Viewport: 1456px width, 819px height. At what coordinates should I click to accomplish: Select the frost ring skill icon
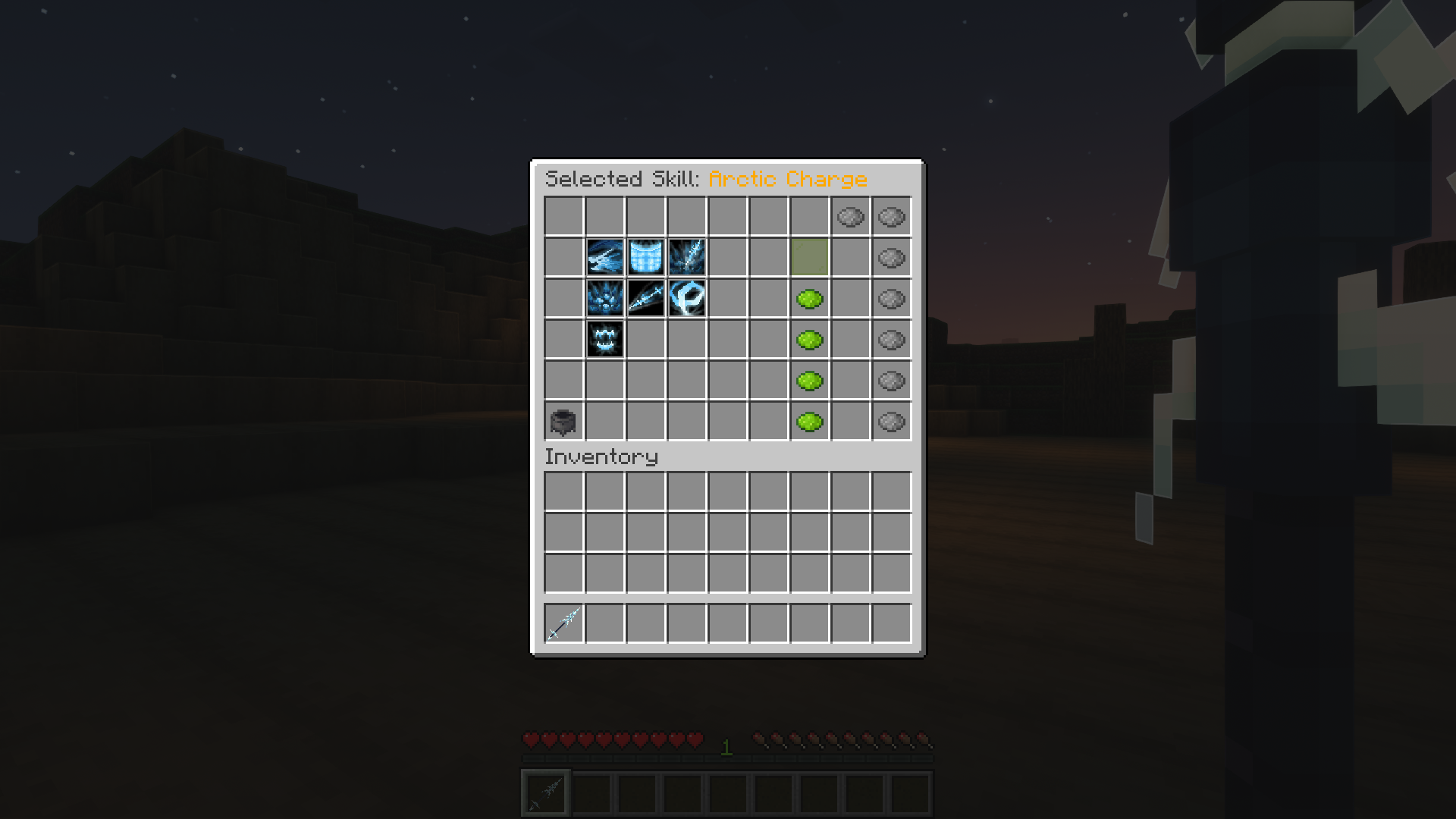tap(686, 299)
